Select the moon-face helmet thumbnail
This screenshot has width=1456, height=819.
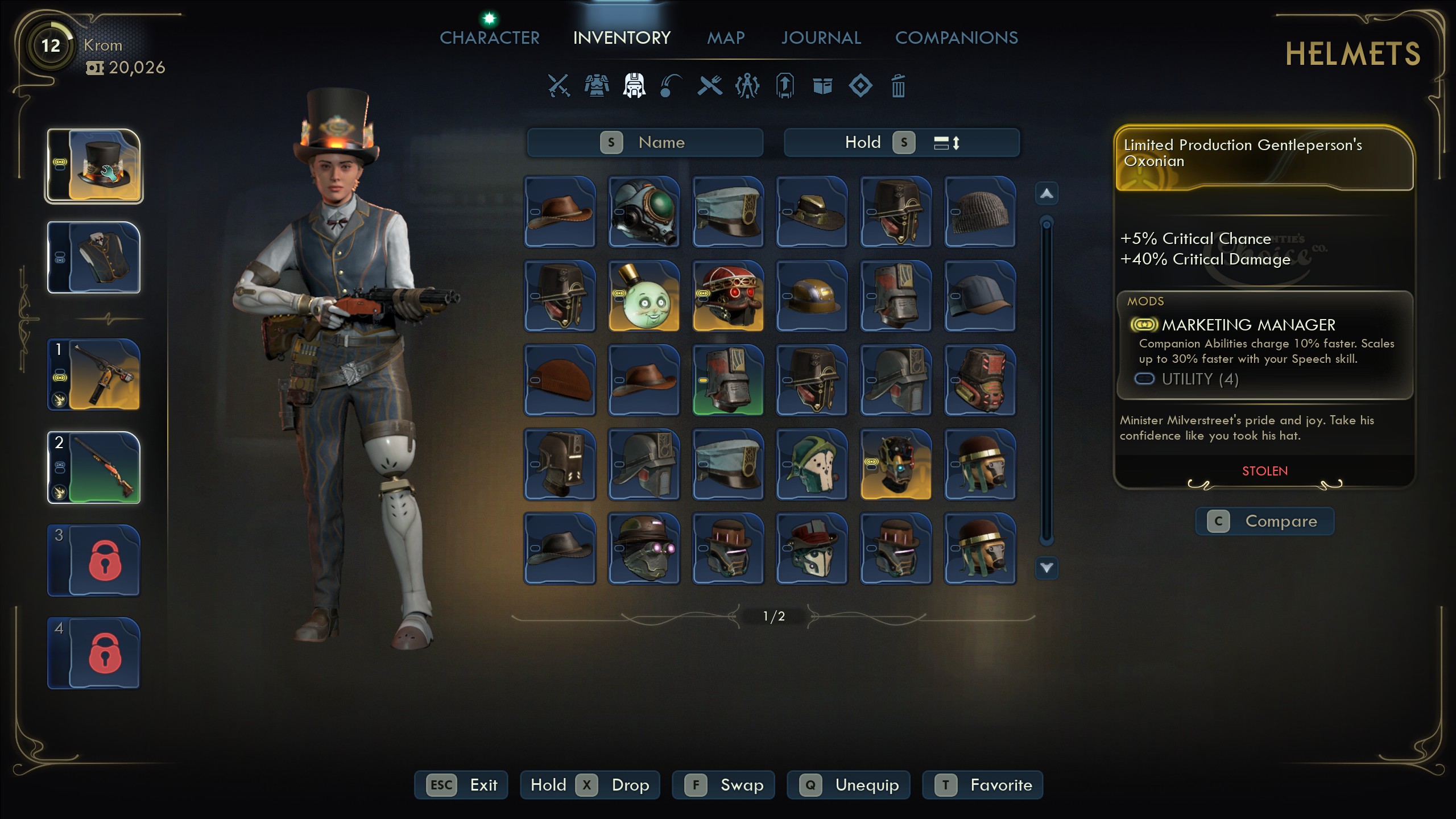click(644, 296)
